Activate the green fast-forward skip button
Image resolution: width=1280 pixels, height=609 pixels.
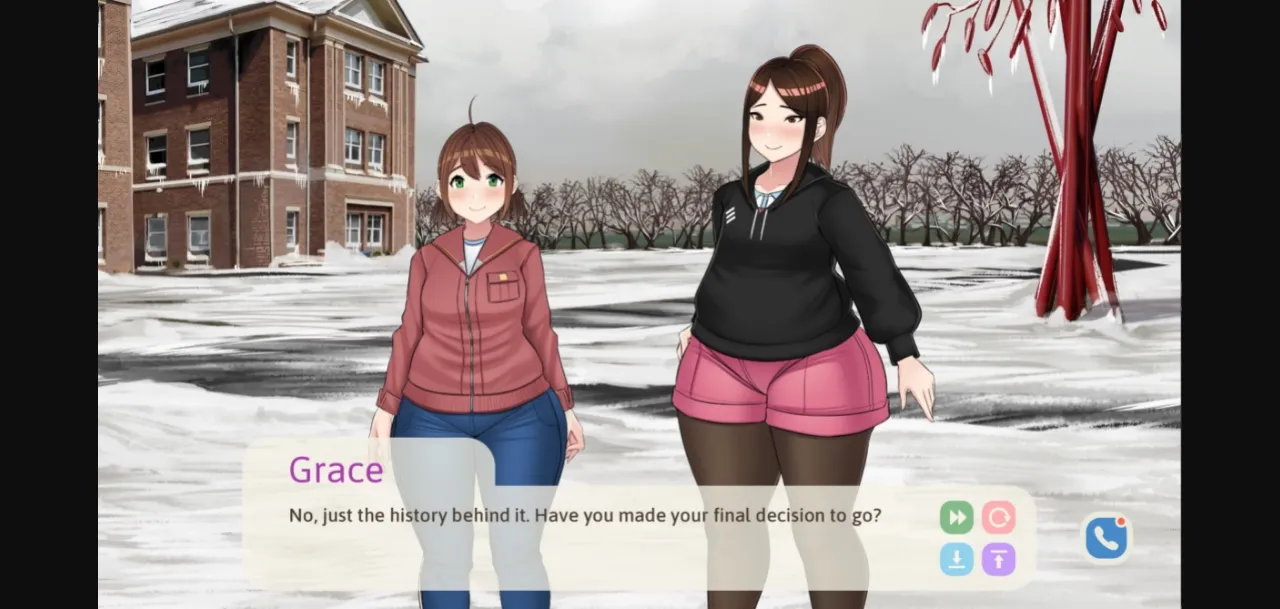956,517
